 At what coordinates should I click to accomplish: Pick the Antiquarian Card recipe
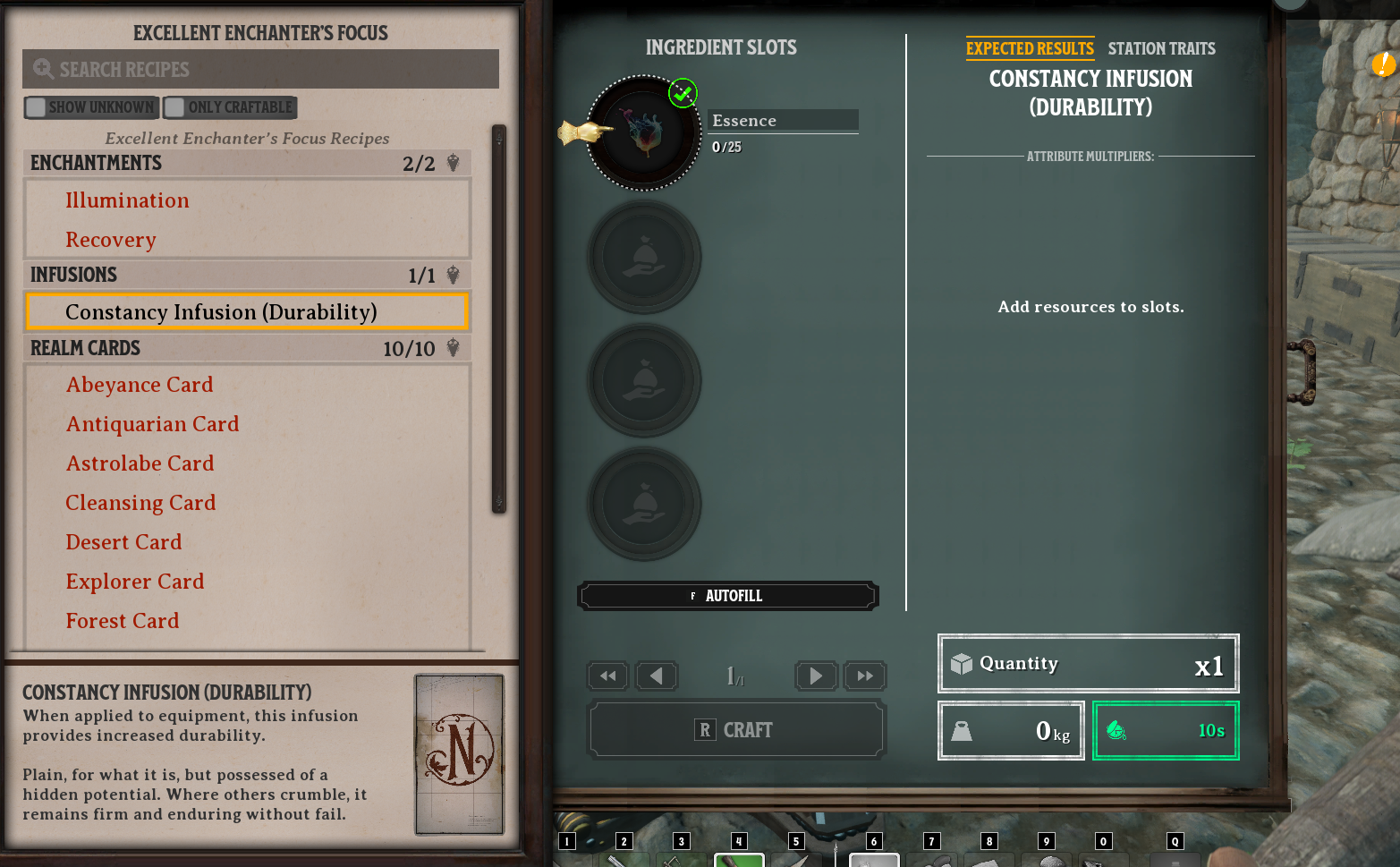coord(152,424)
